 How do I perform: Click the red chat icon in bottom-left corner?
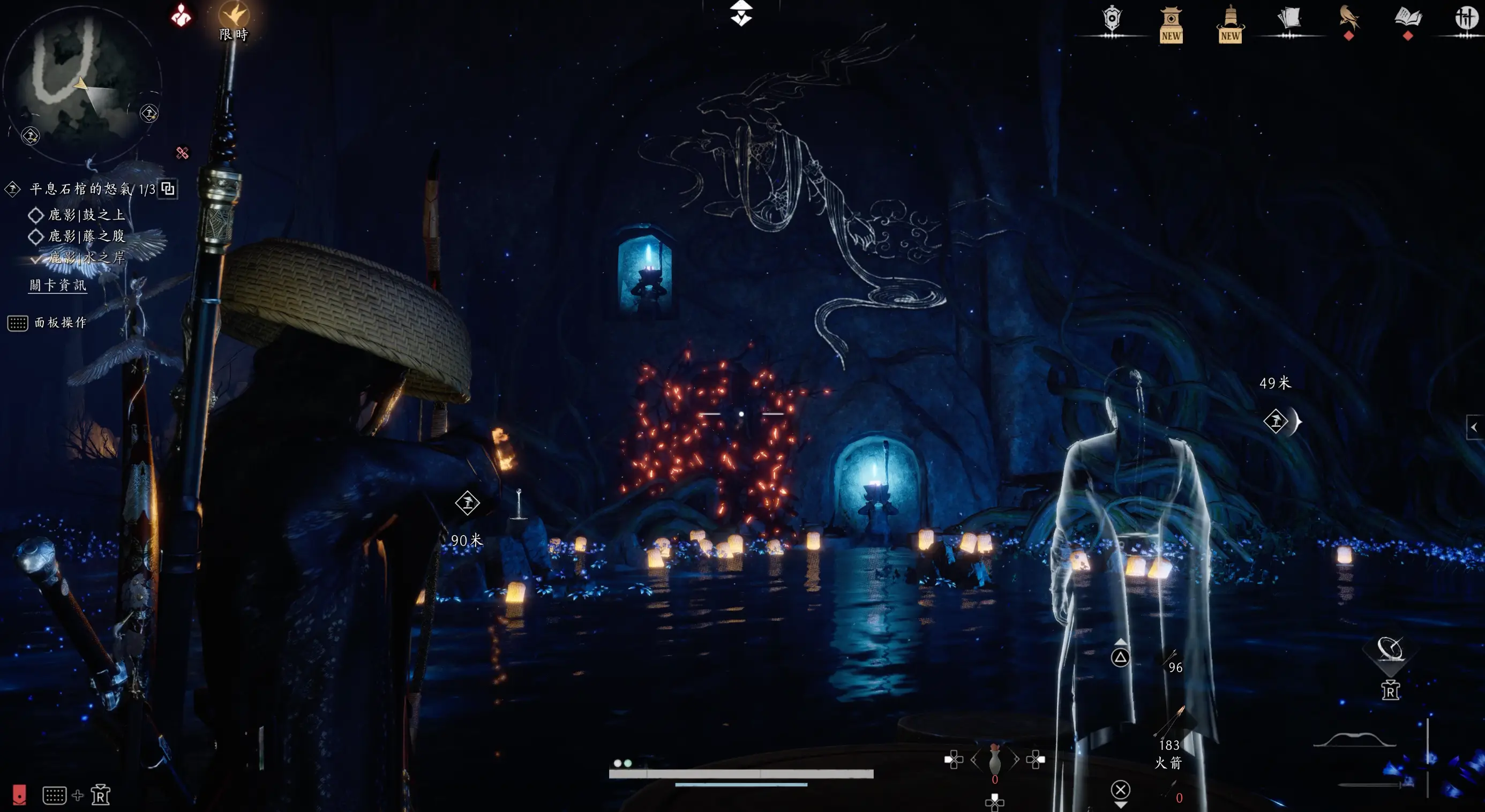click(19, 795)
